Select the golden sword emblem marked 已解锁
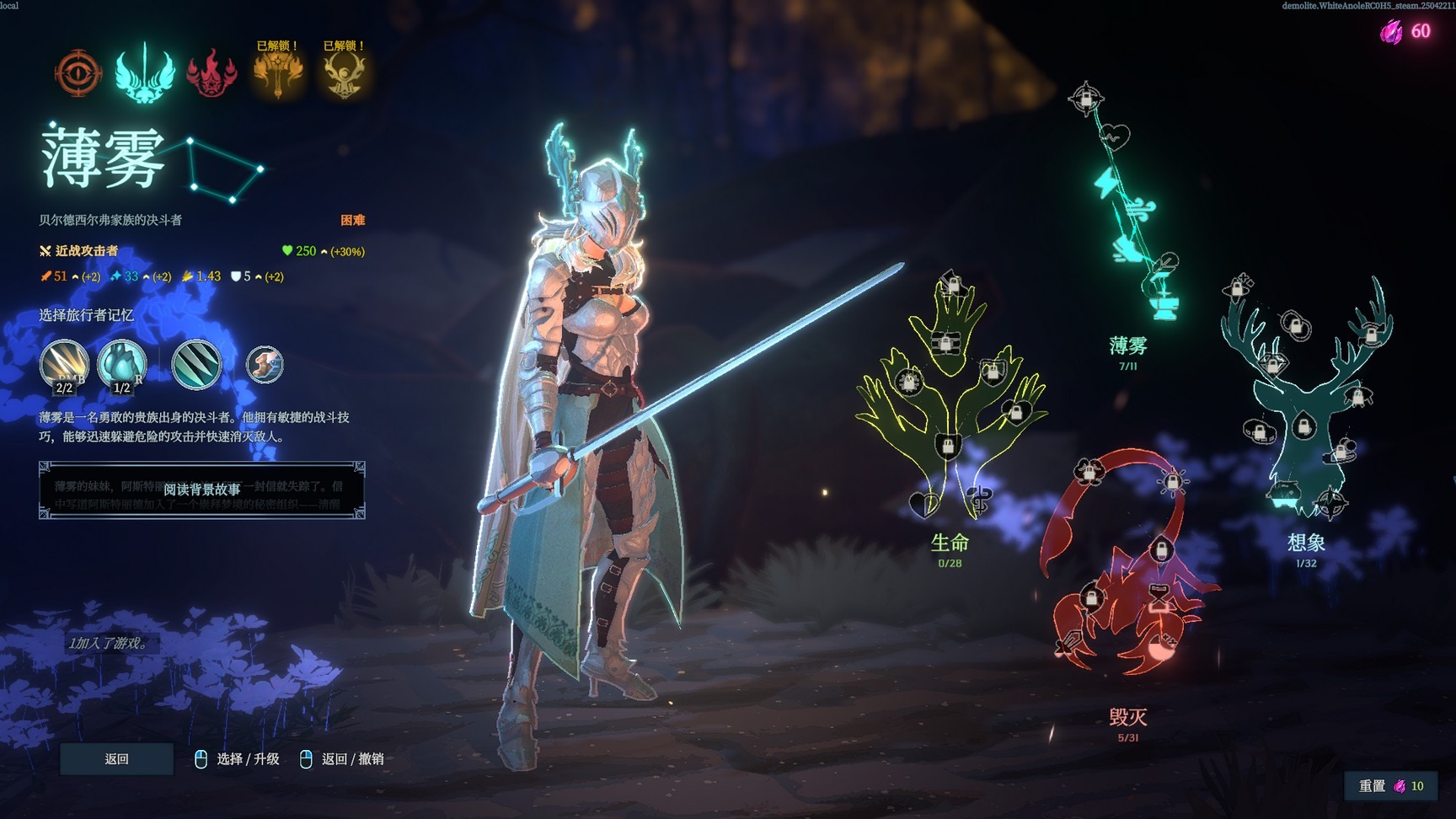 [278, 76]
